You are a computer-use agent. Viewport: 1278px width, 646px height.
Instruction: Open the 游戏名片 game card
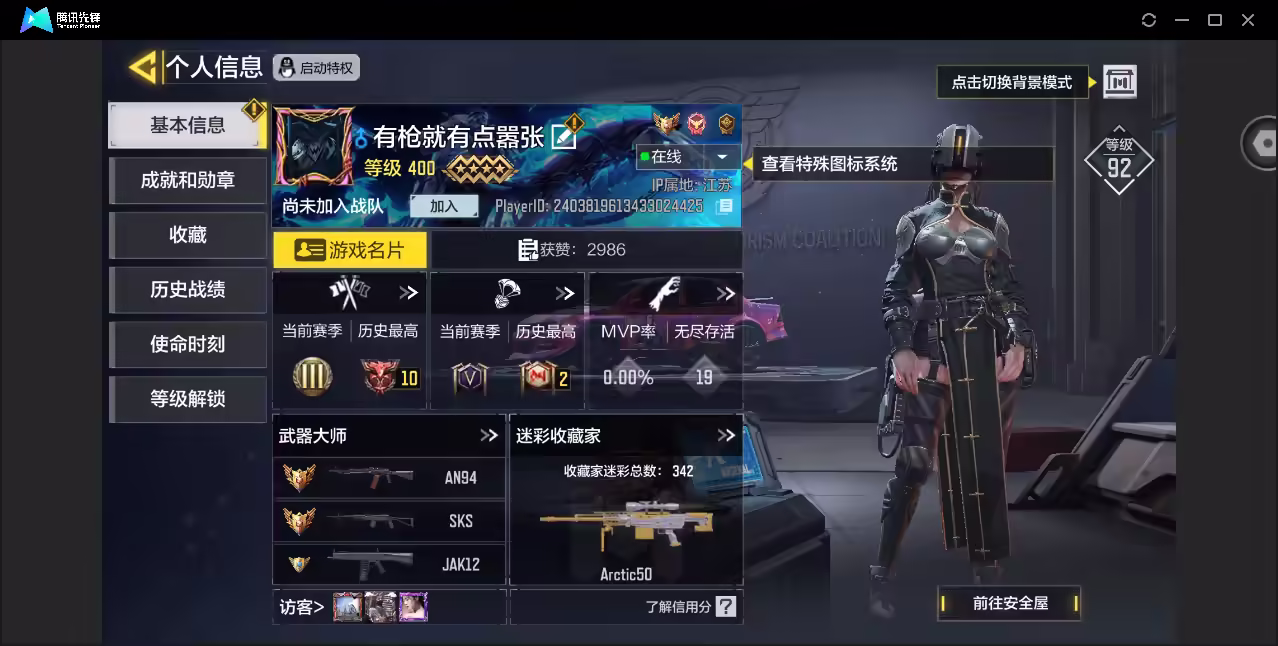point(350,250)
